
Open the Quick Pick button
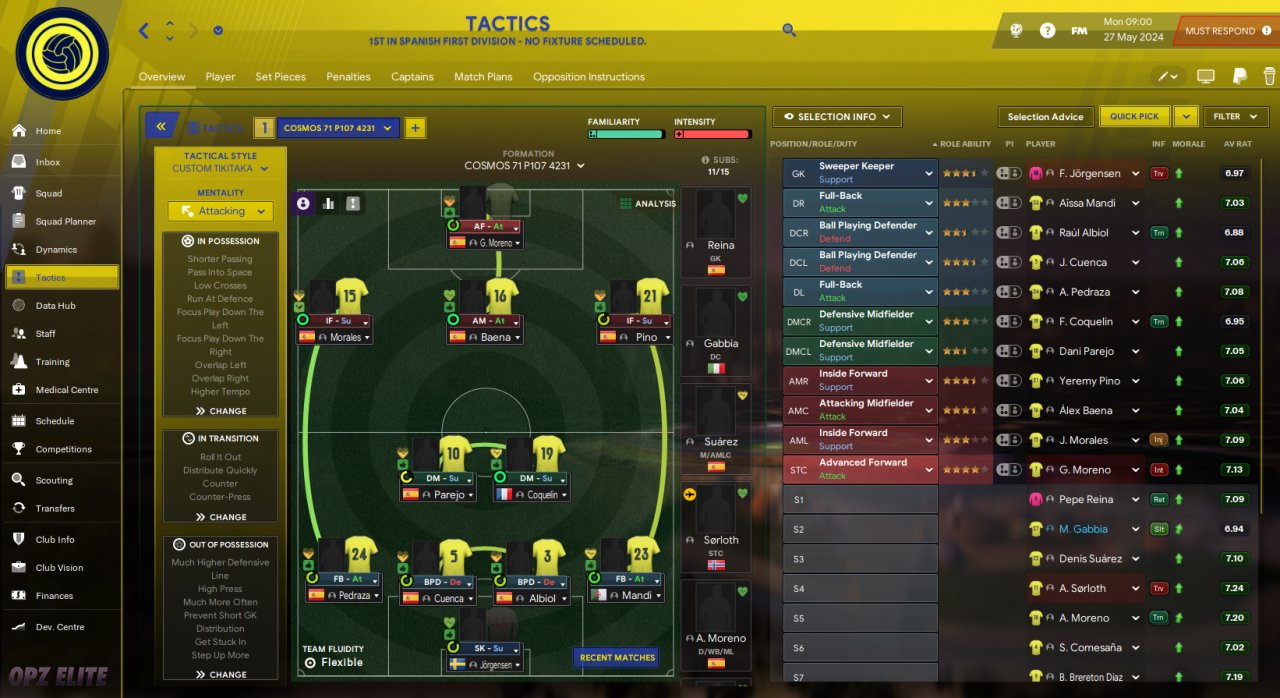(1134, 117)
